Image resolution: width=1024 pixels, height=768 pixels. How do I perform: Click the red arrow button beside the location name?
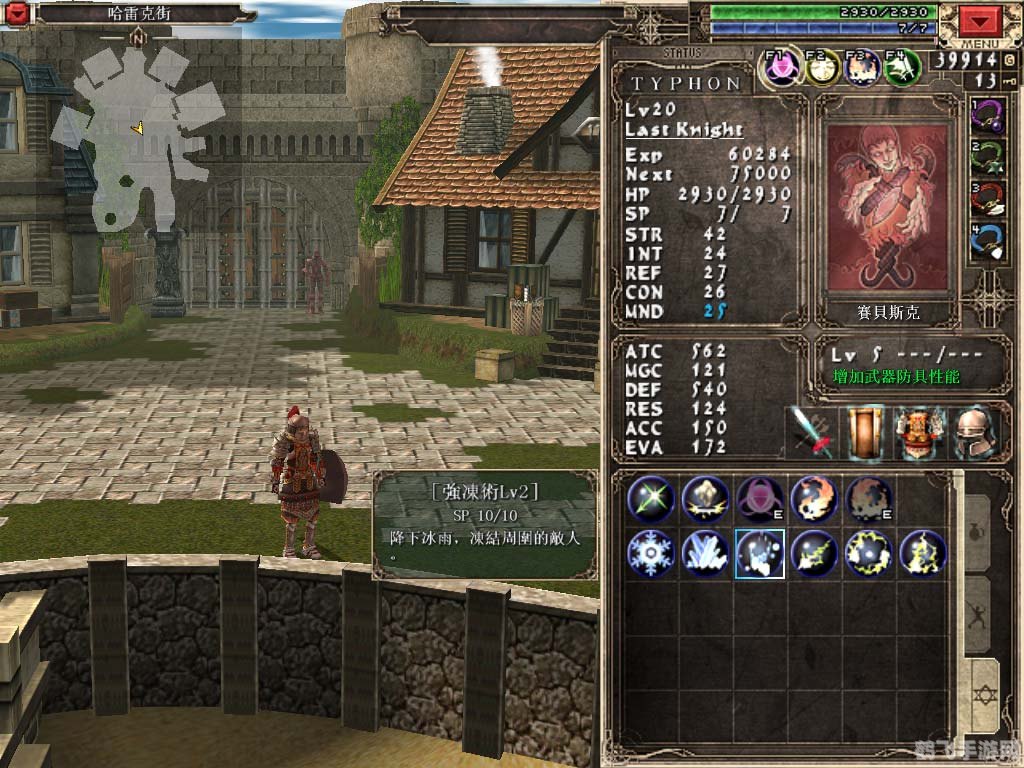tap(17, 14)
